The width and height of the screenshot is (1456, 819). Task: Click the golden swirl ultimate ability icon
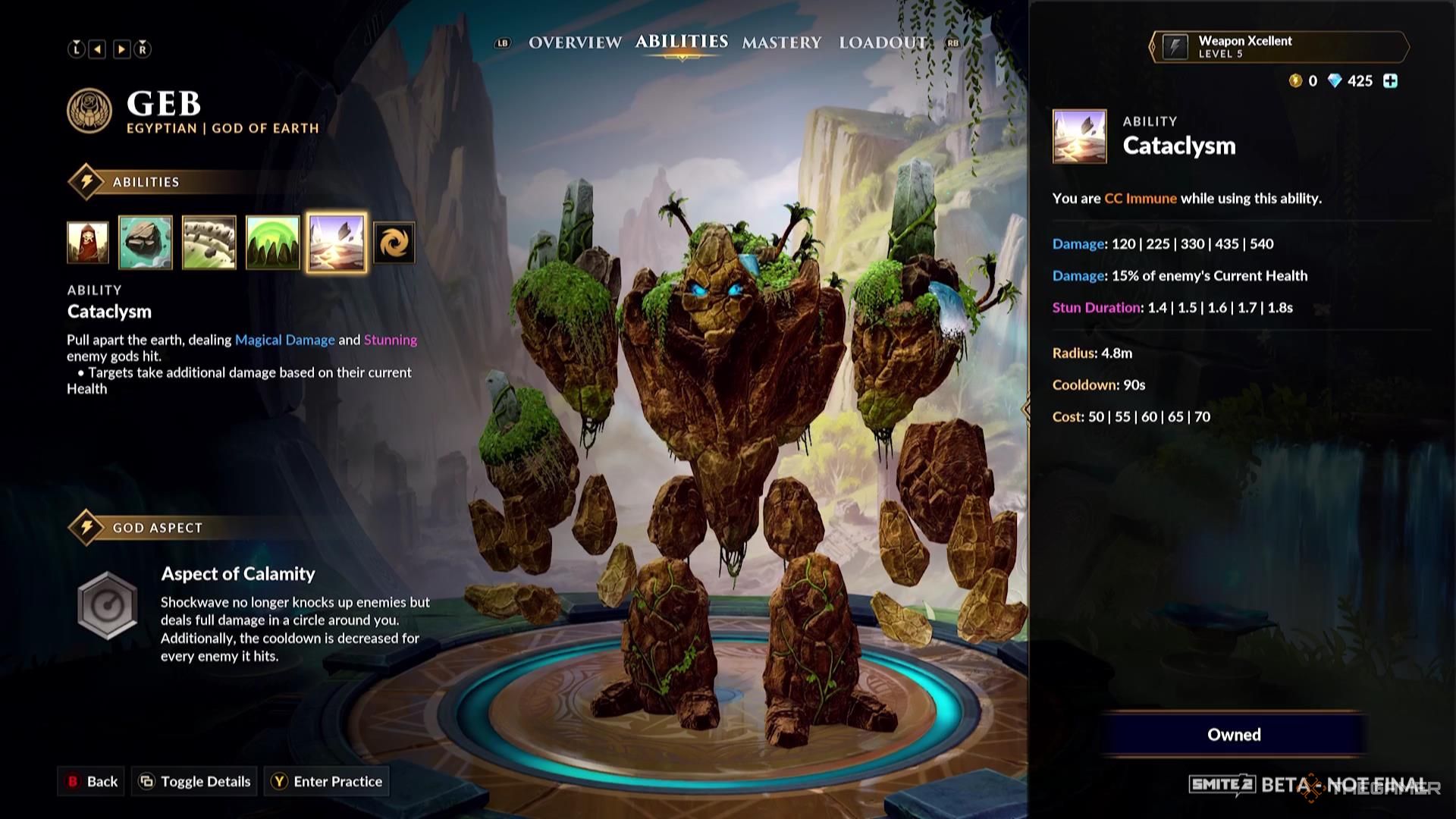pyautogui.click(x=395, y=243)
